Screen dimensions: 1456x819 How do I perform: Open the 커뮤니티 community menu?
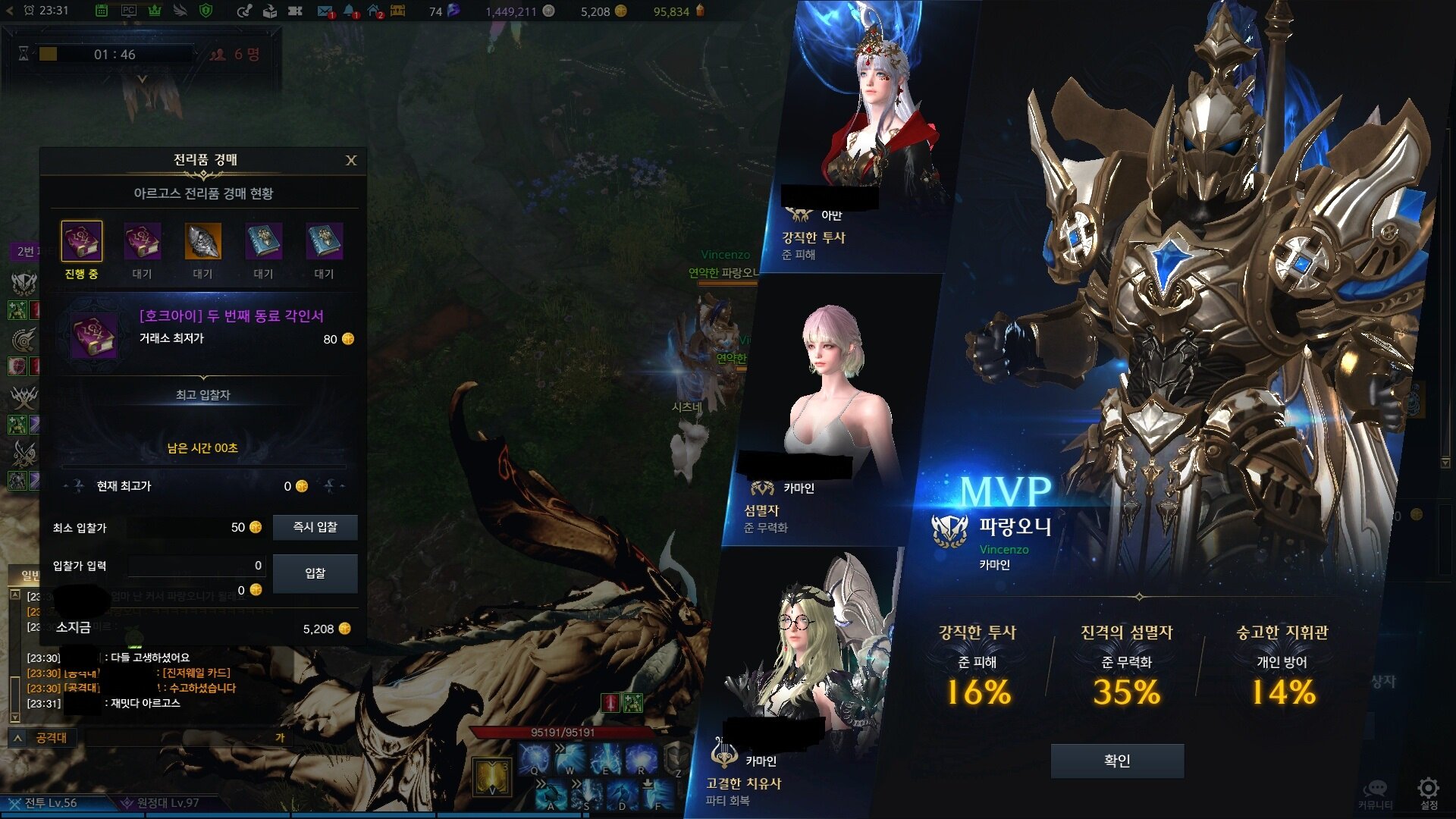click(x=1375, y=791)
